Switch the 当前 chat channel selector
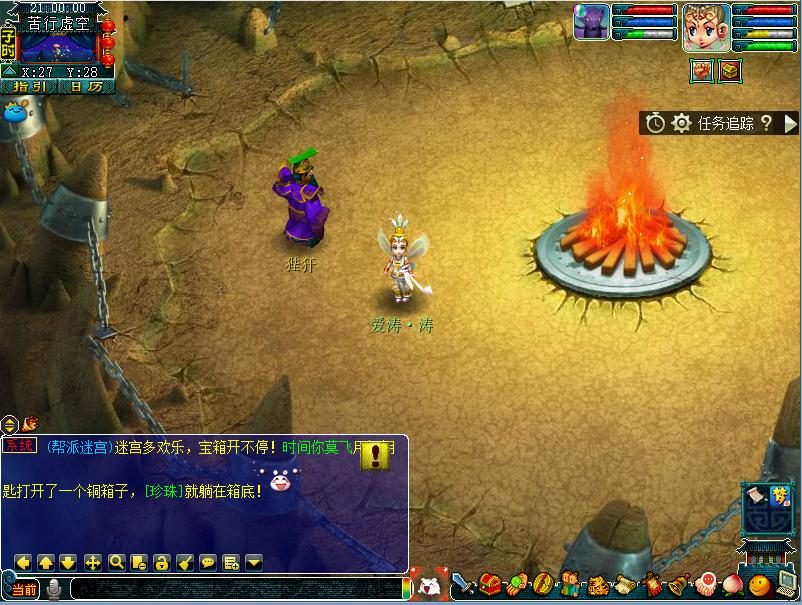Screen dimensions: 802x605 point(24,589)
